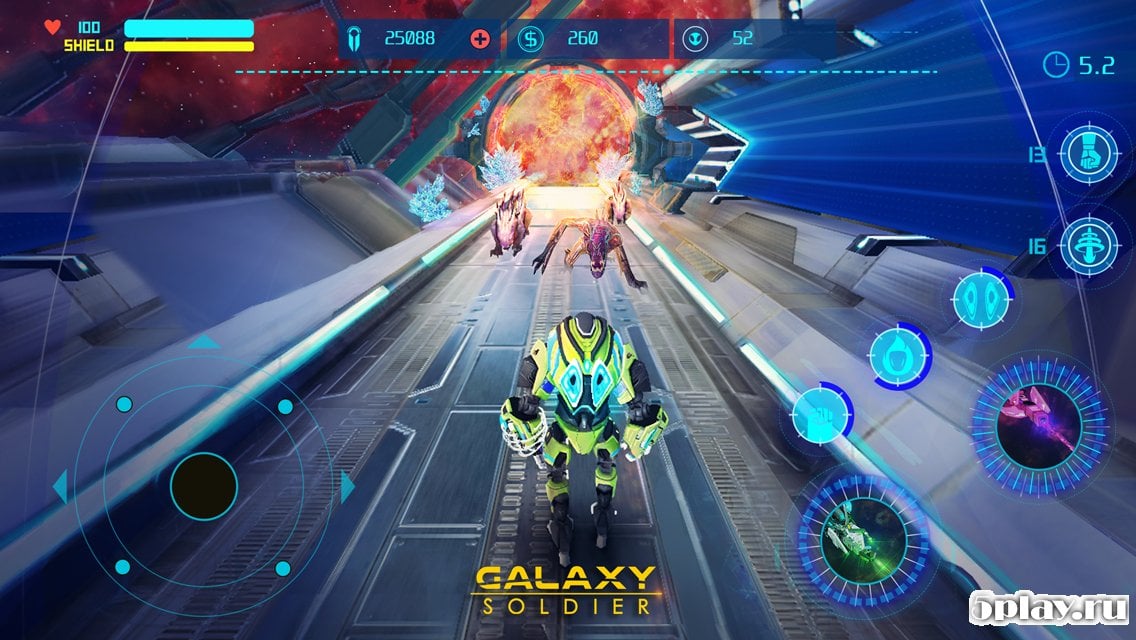Tap the joystick's left arrow
1136x640 pixels.
(x=60, y=487)
